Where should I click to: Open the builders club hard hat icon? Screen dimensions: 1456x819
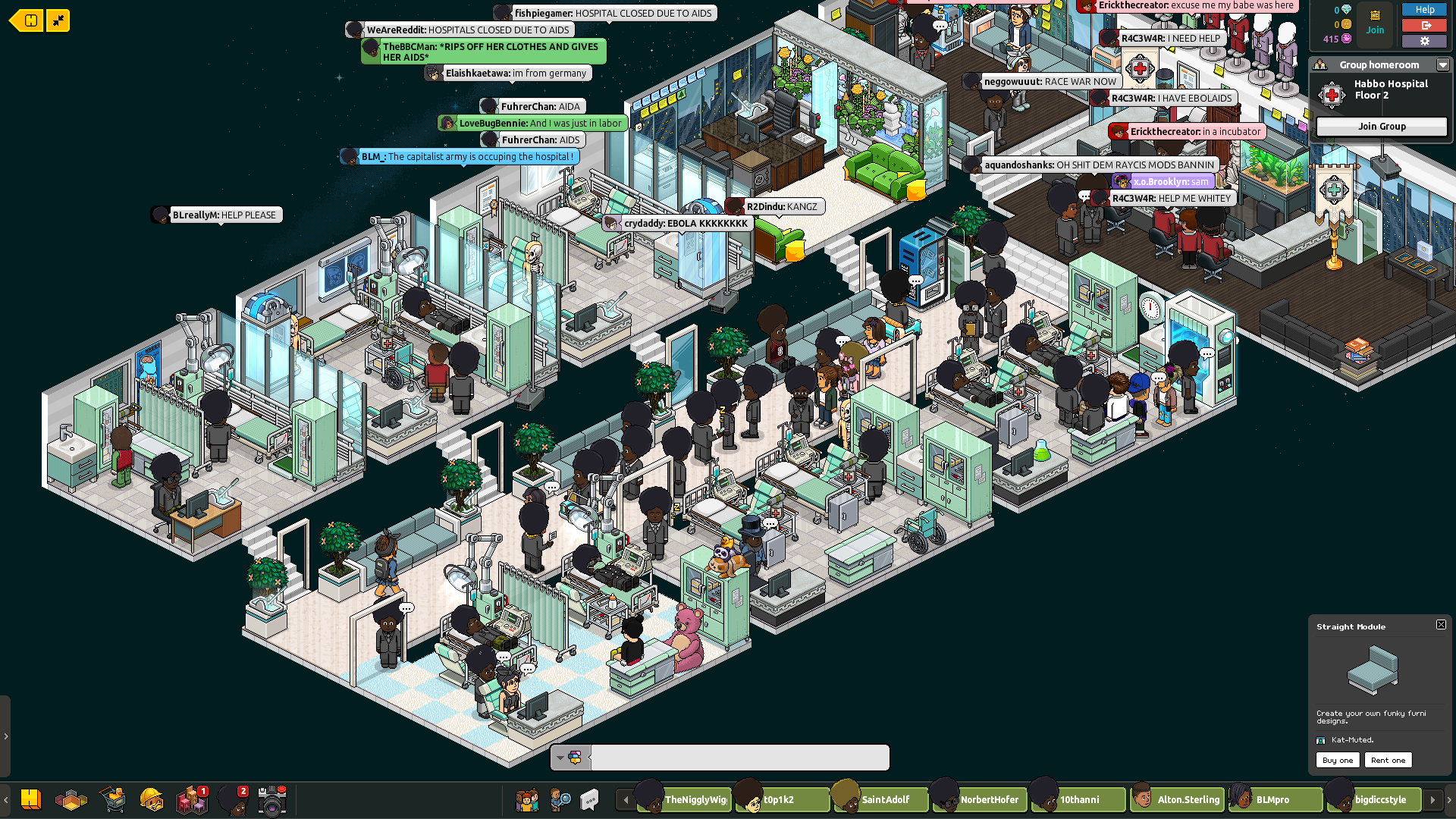coord(152,799)
